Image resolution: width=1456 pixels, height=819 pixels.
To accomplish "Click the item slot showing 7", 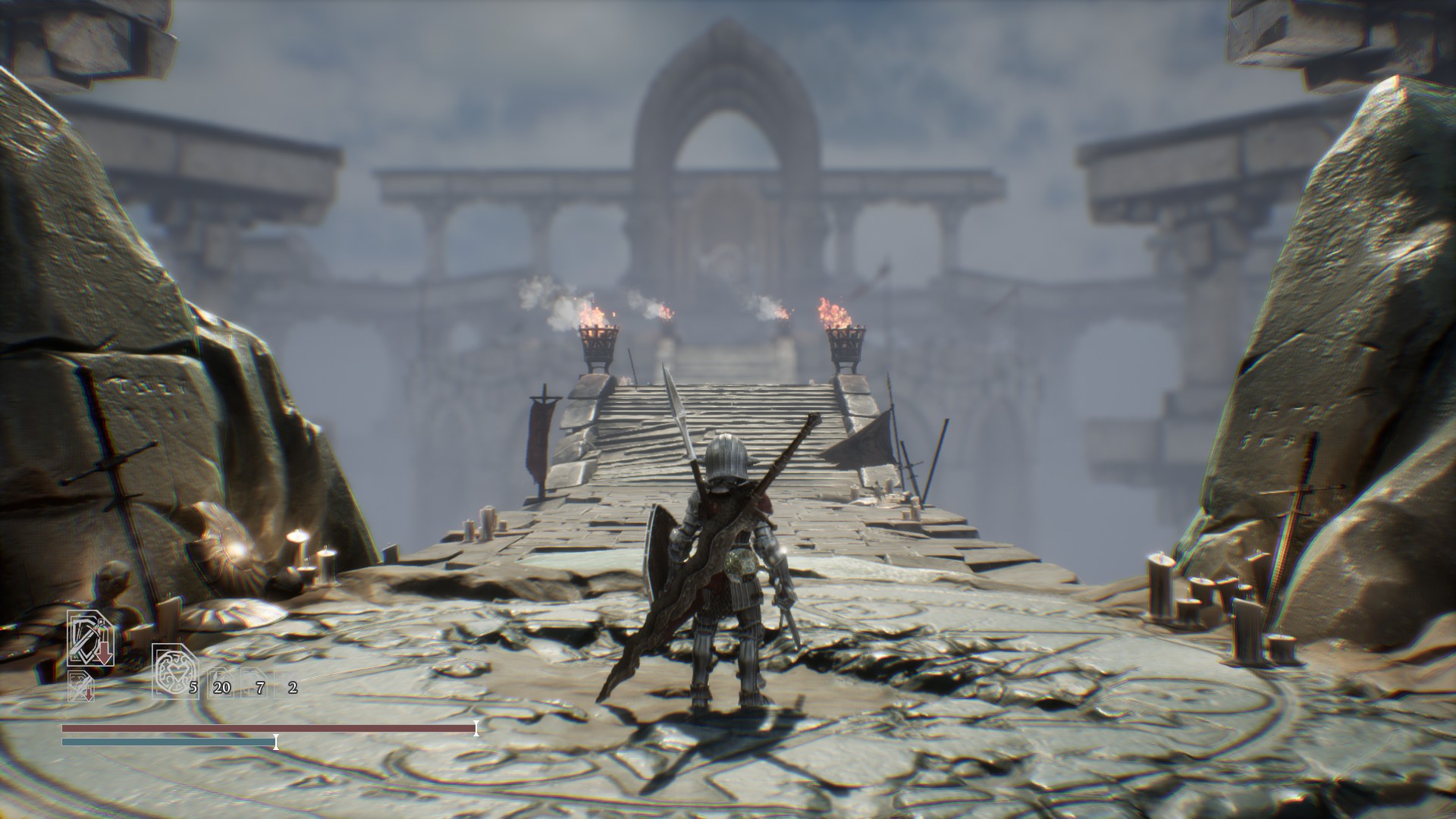I will 253,684.
